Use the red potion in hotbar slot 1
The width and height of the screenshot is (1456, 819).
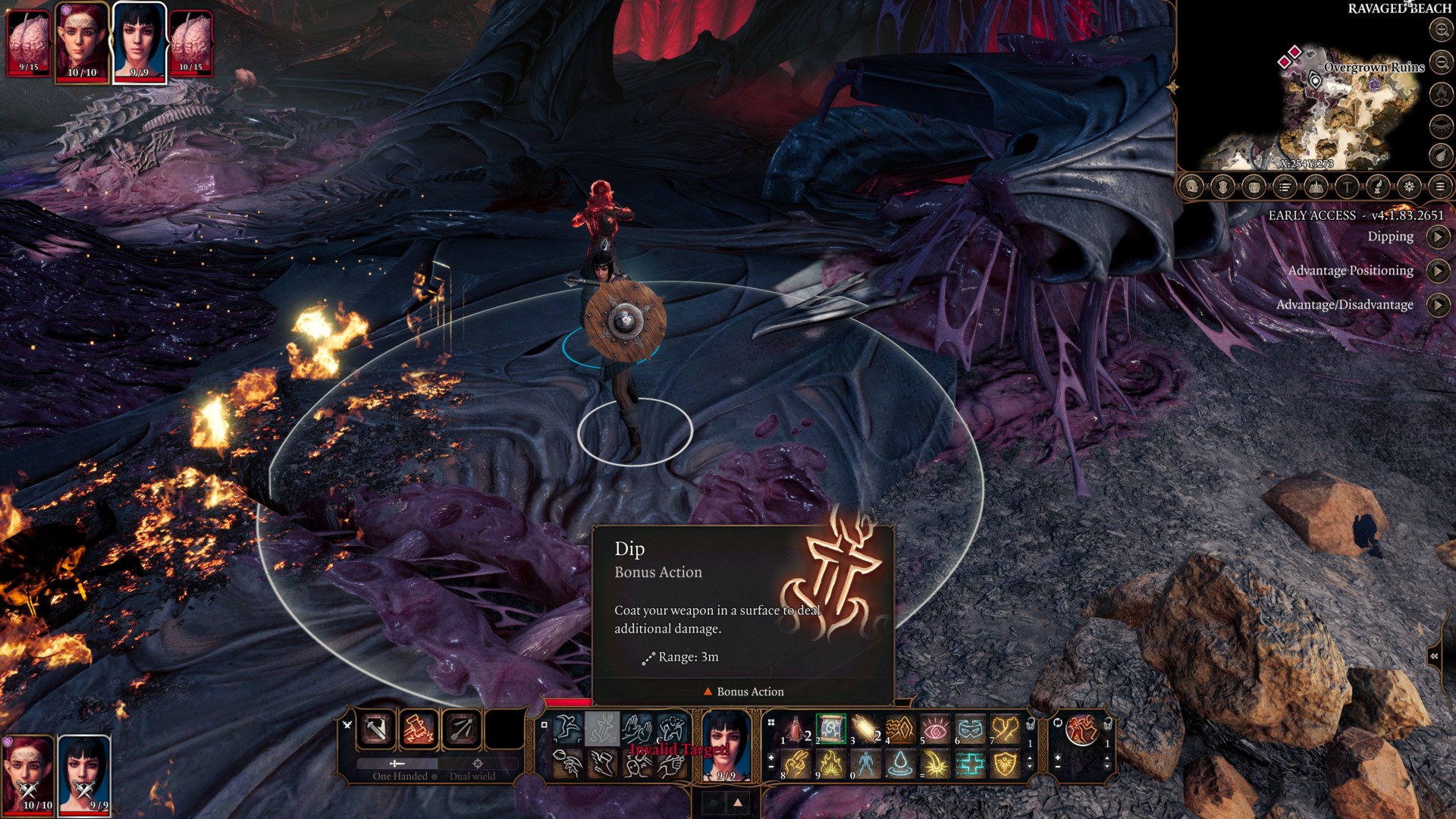(x=795, y=730)
